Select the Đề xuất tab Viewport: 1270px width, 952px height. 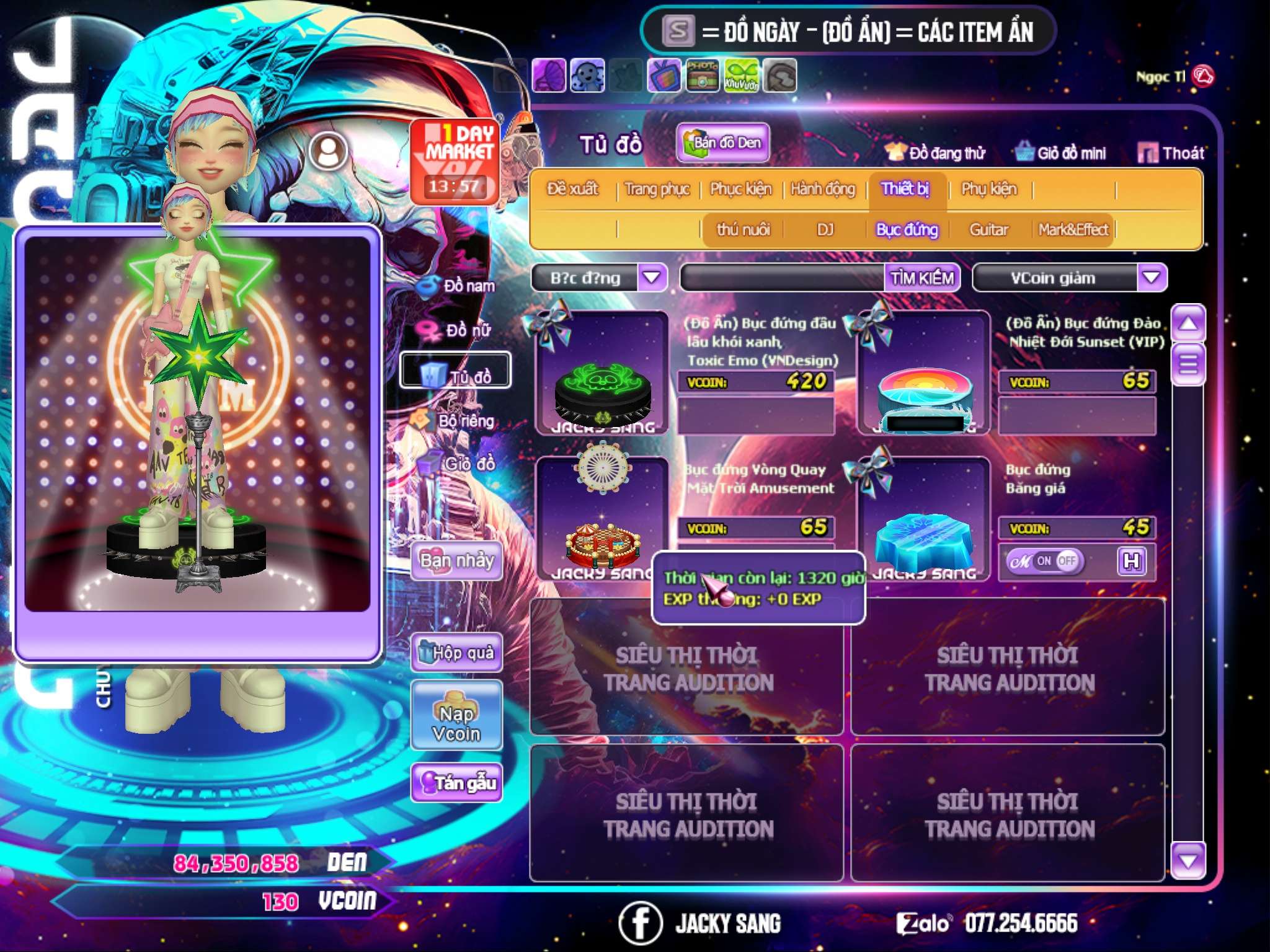coord(572,189)
